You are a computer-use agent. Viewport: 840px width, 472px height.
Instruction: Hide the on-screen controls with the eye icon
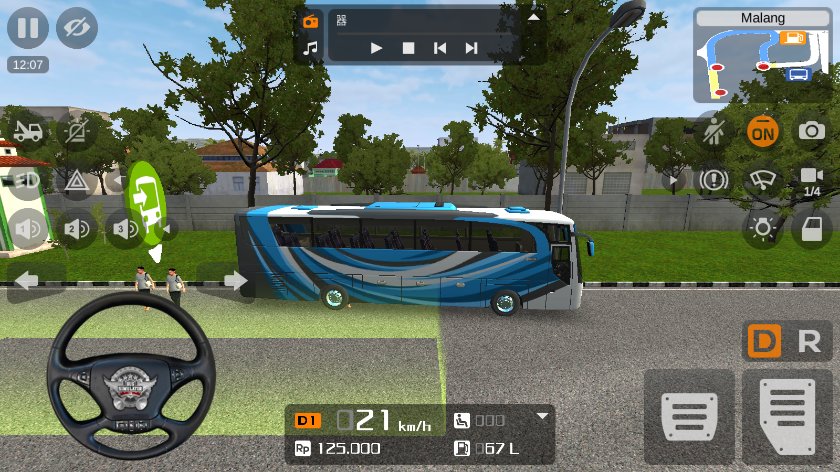coord(77,28)
